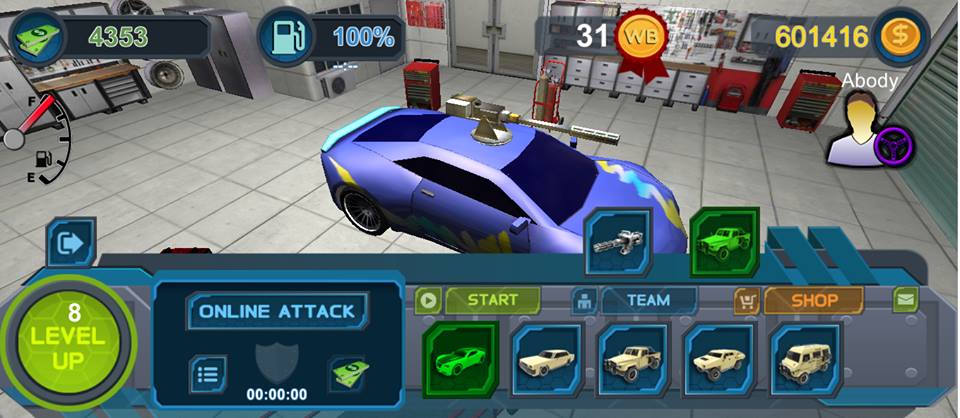Click the exit door icon
960x418 pixels.
point(71,243)
